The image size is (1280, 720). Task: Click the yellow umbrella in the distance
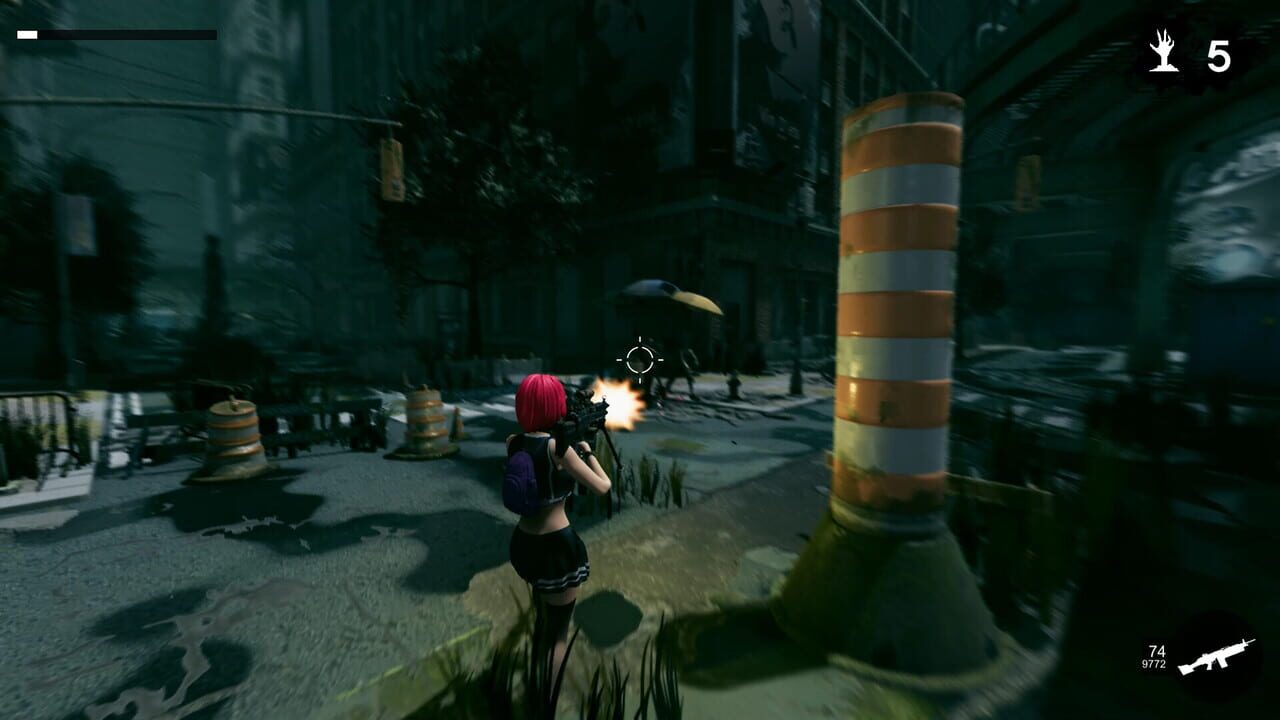coord(668,296)
